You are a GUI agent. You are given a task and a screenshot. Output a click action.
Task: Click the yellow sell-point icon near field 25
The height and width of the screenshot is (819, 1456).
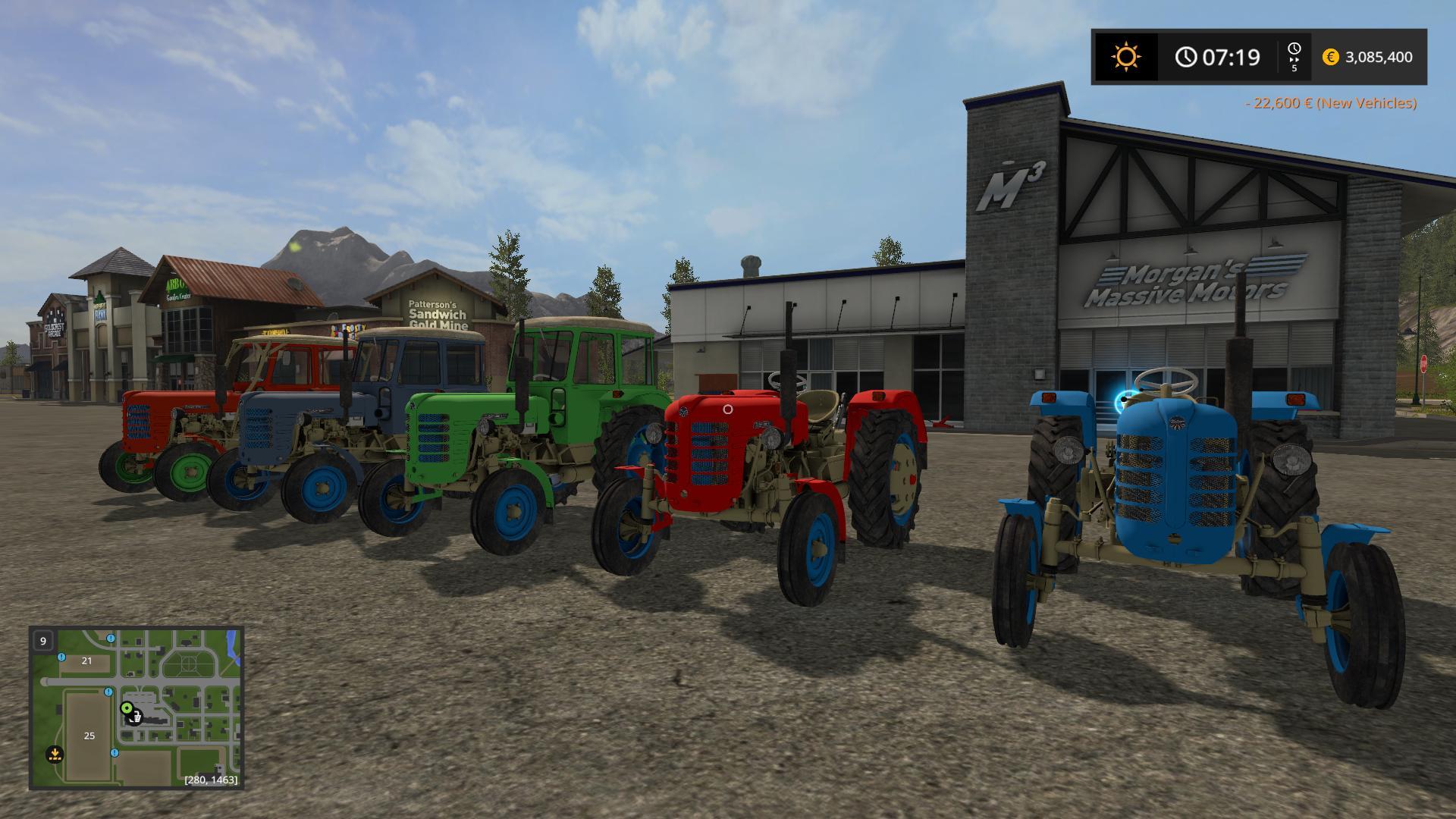point(55,754)
